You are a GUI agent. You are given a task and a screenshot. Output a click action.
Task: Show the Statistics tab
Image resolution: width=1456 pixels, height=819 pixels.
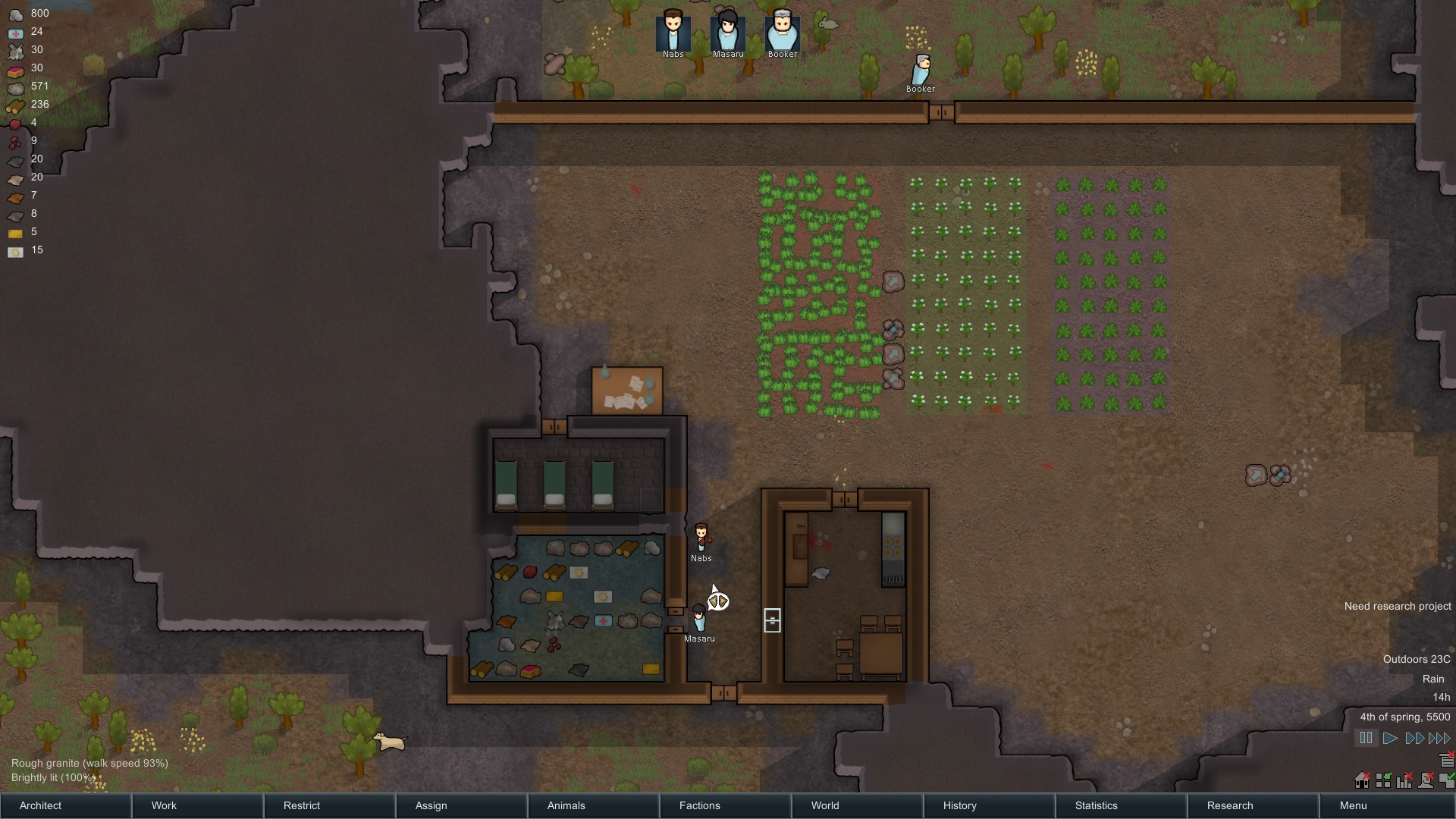coord(1121,805)
